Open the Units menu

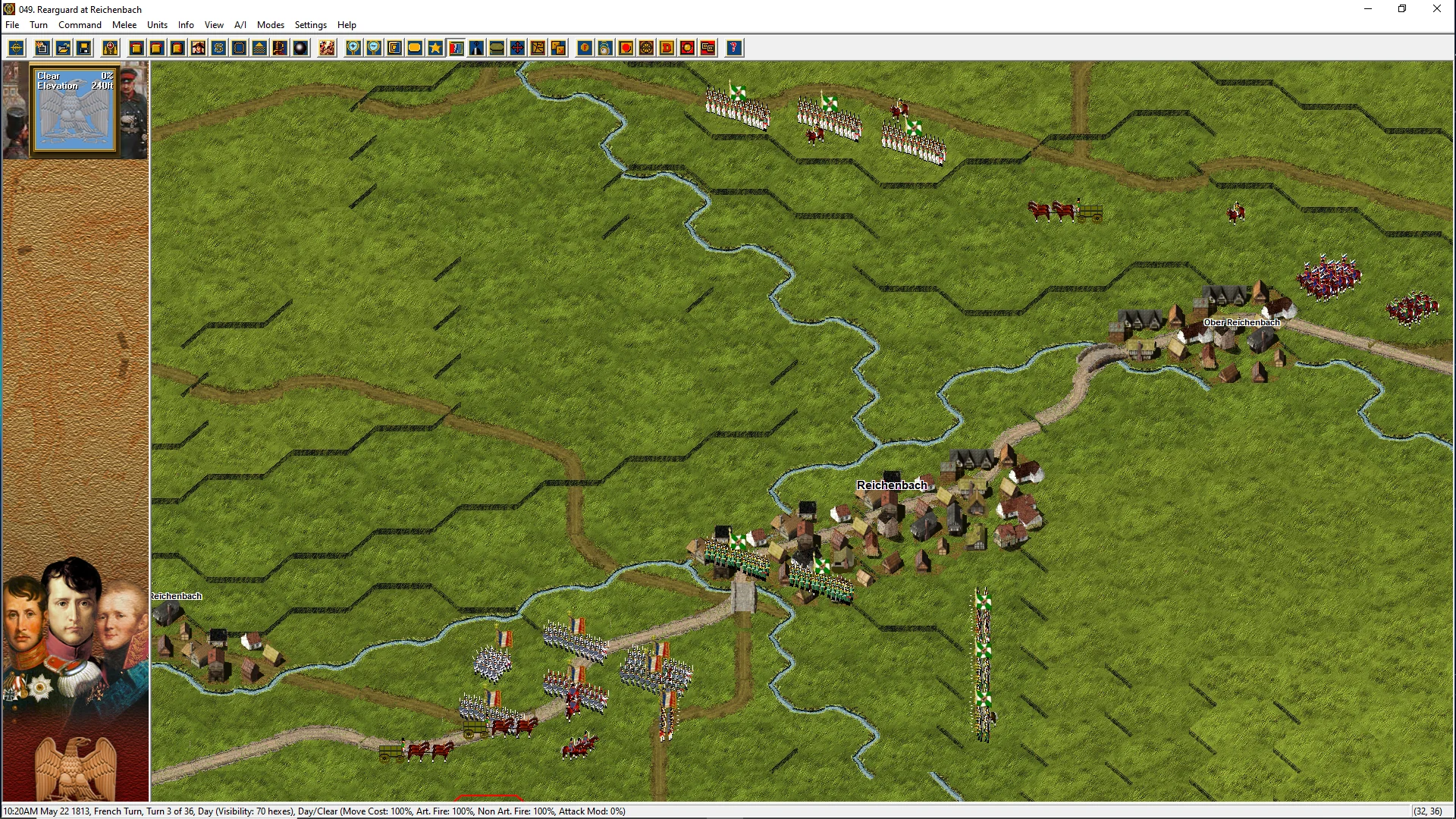click(157, 25)
